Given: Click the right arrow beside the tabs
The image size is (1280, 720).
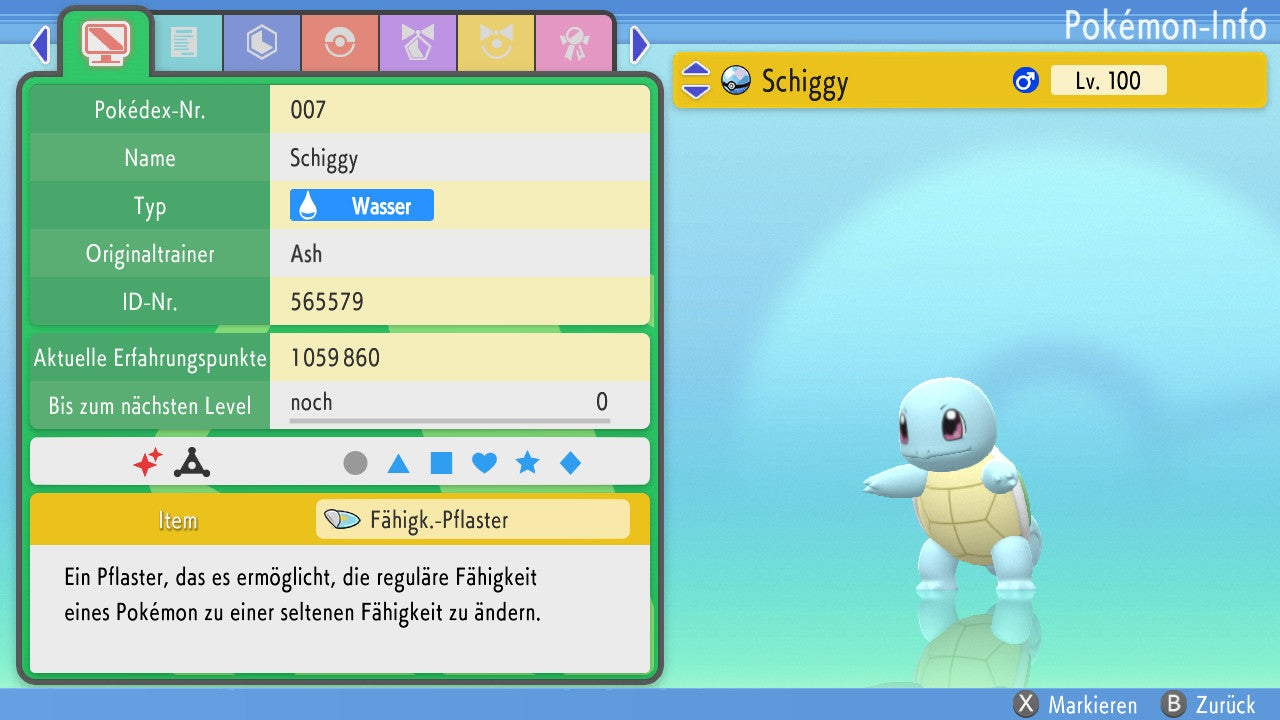Looking at the screenshot, I should [x=640, y=44].
